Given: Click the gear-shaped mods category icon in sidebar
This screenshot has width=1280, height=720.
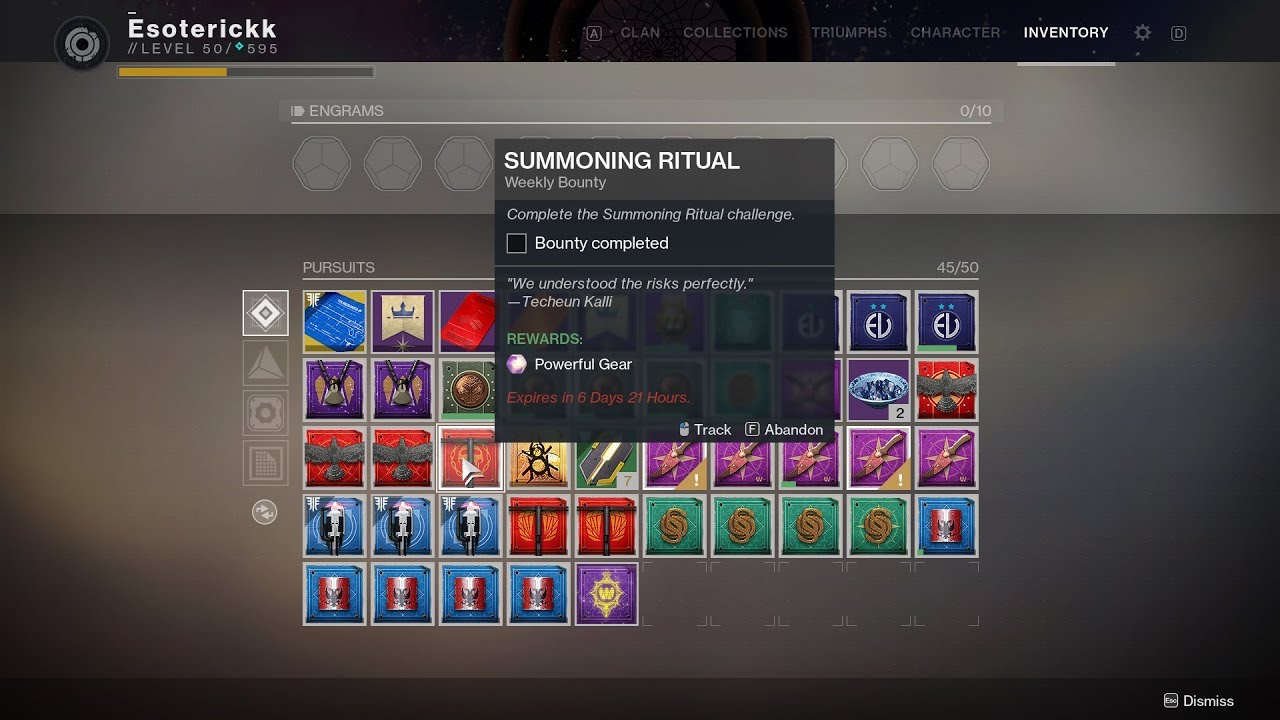Looking at the screenshot, I should 265,412.
